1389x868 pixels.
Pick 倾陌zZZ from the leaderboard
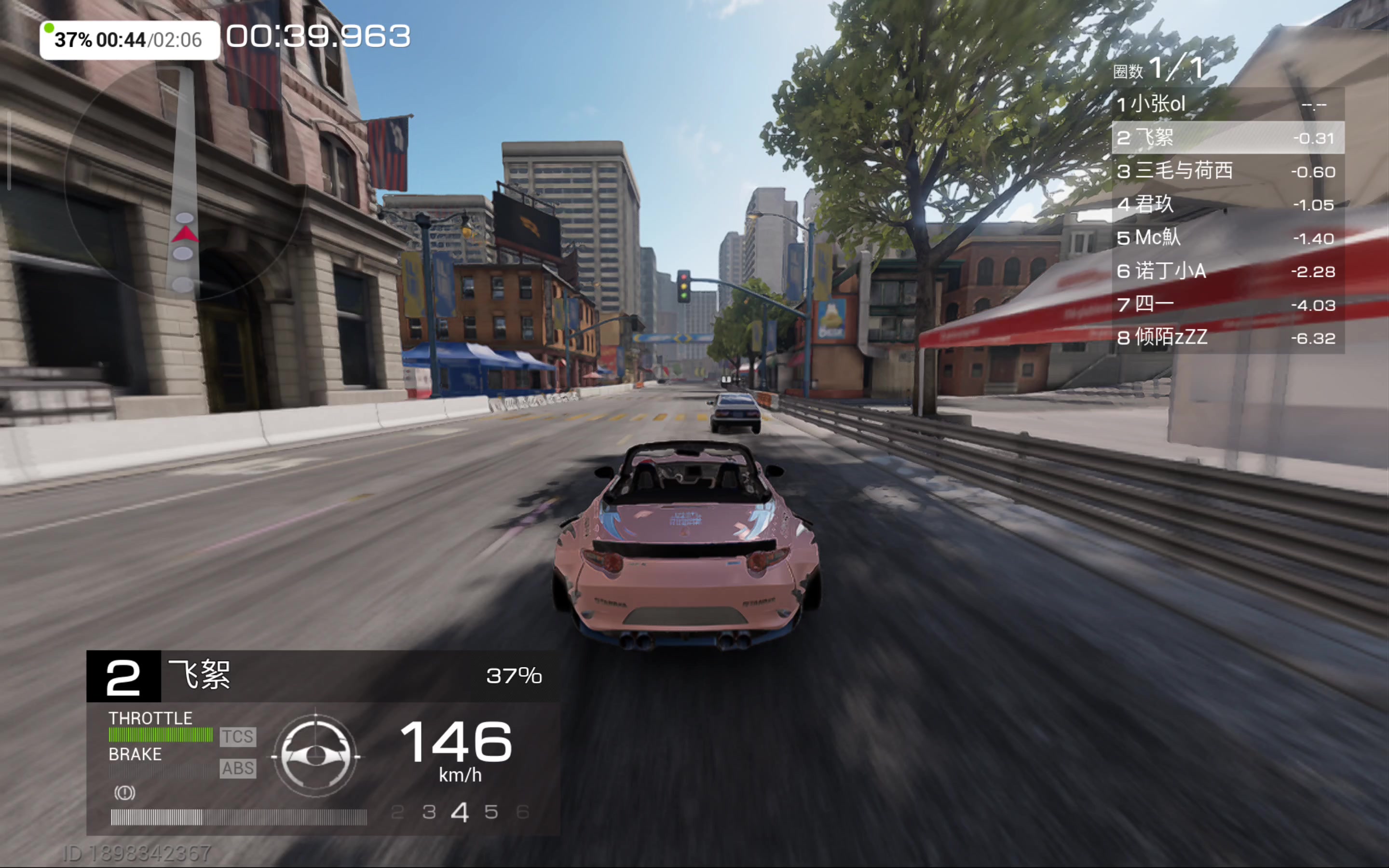click(1227, 338)
